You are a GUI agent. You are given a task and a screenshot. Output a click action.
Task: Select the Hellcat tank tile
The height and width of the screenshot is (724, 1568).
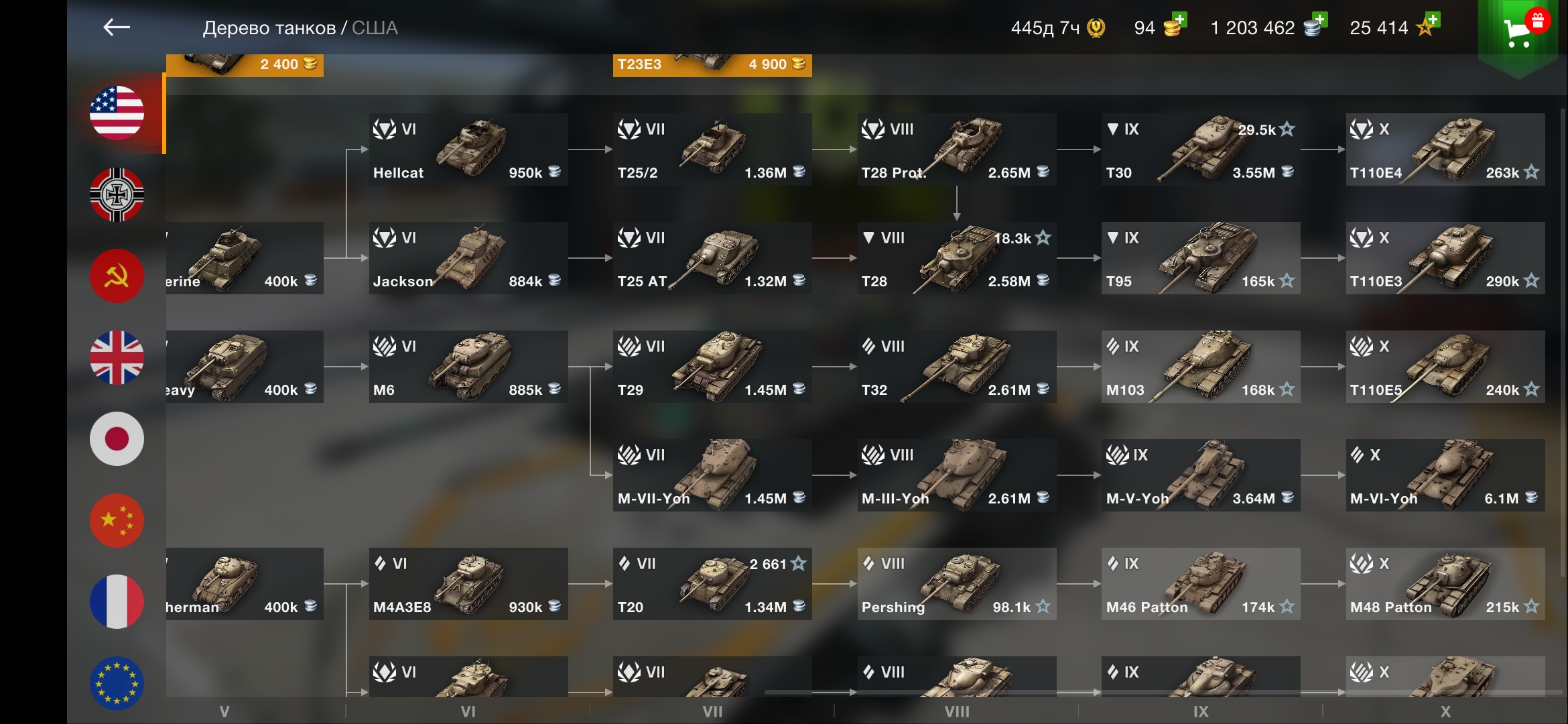(468, 149)
